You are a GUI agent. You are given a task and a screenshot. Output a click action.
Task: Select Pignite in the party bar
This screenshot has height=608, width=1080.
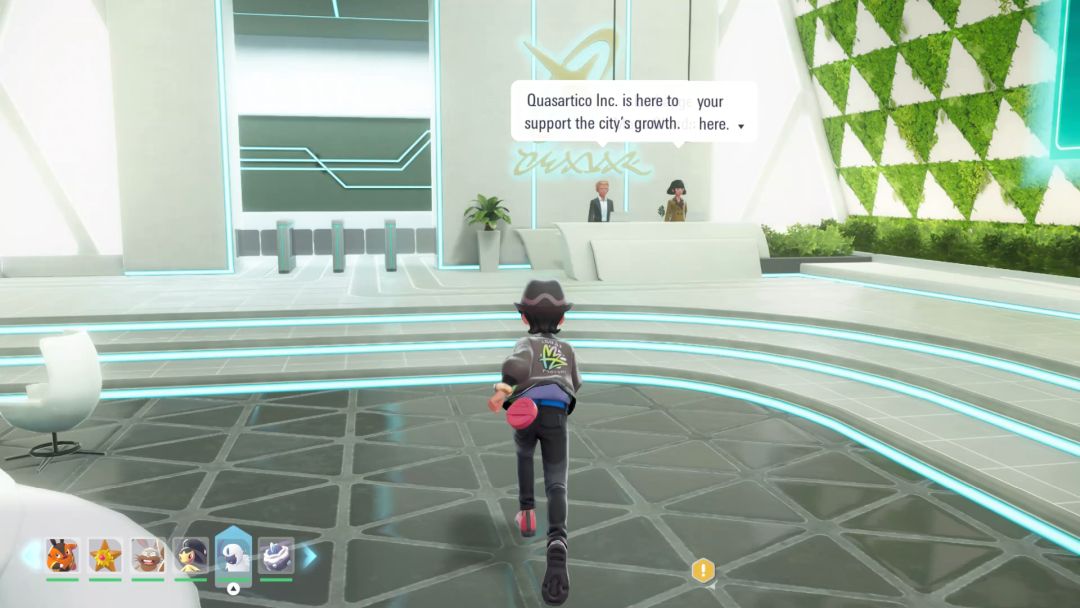pyautogui.click(x=62, y=554)
